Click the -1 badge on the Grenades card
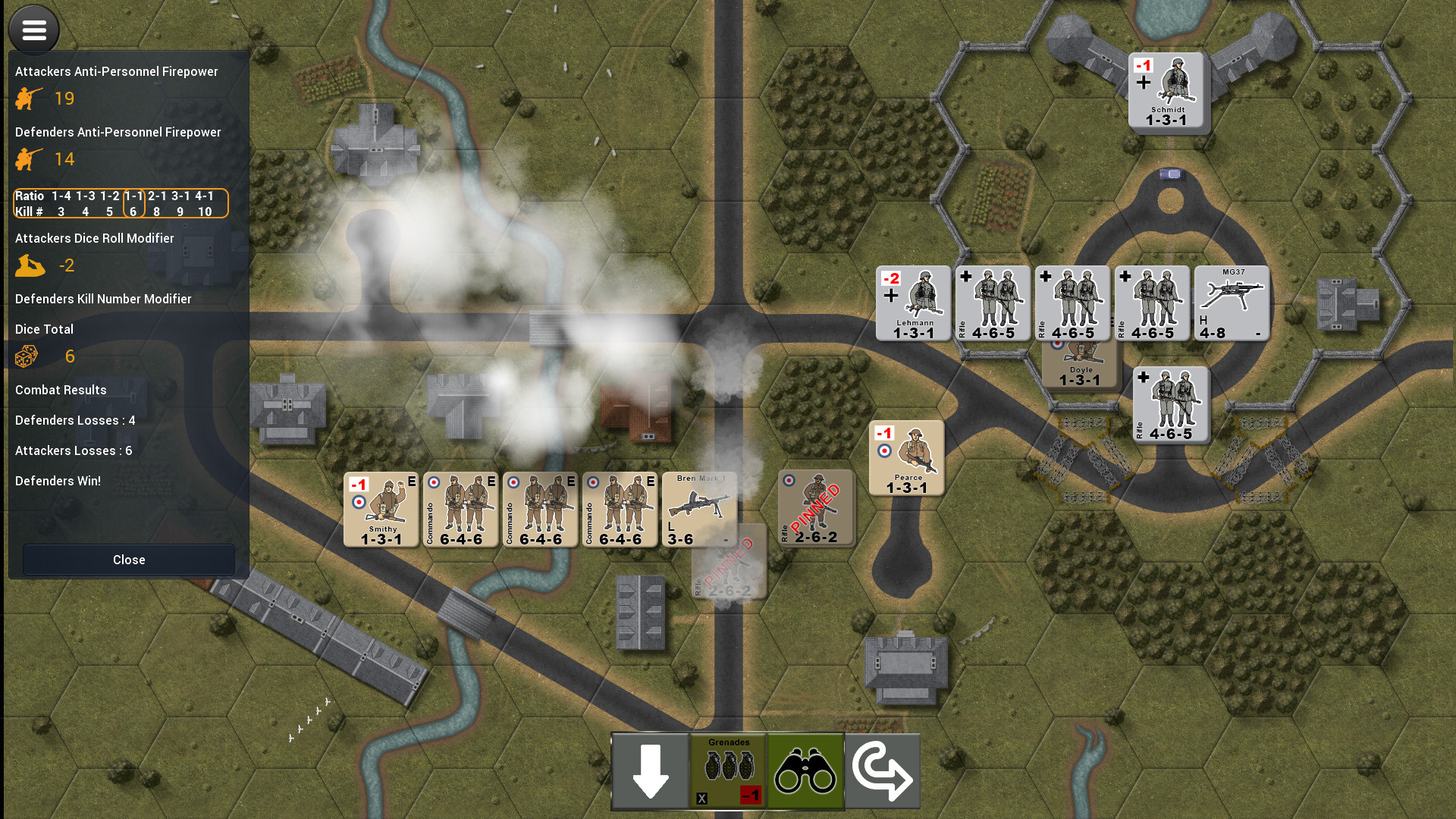 tap(752, 796)
